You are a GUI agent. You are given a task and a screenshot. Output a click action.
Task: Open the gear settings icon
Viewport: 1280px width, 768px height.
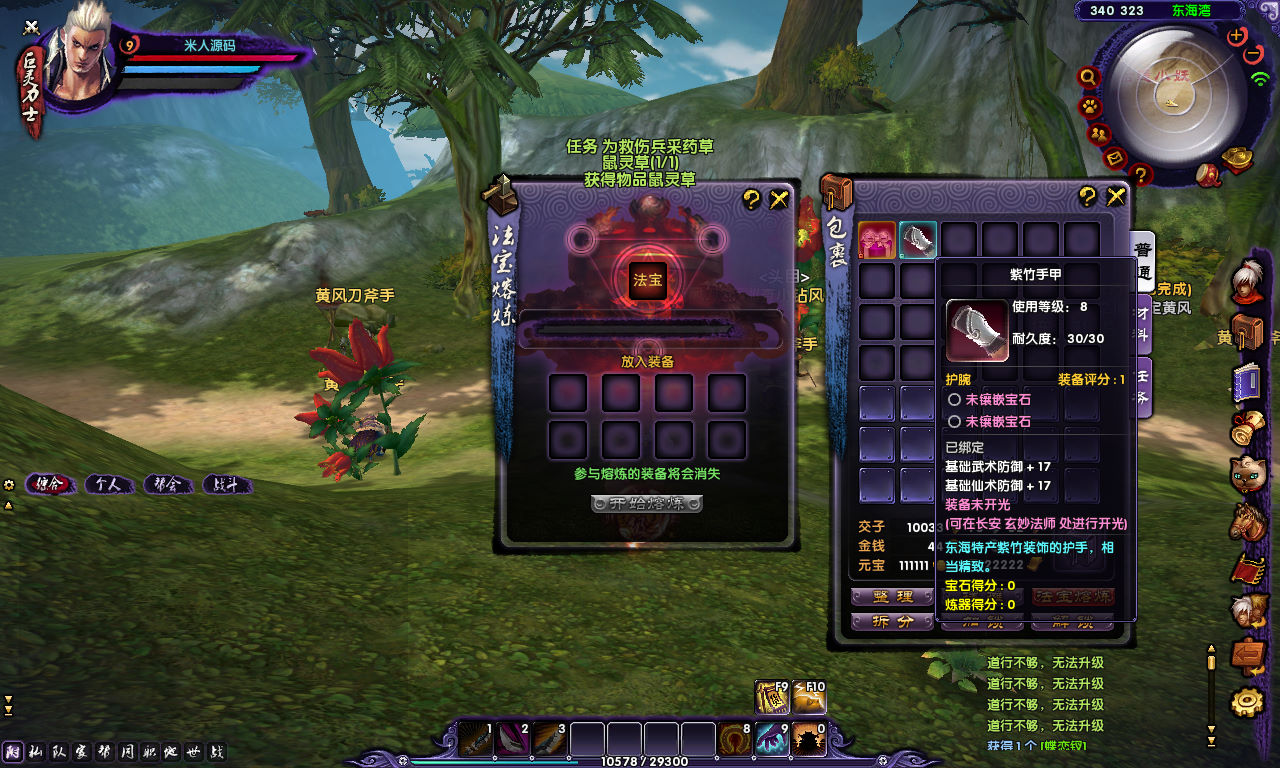tap(1246, 703)
